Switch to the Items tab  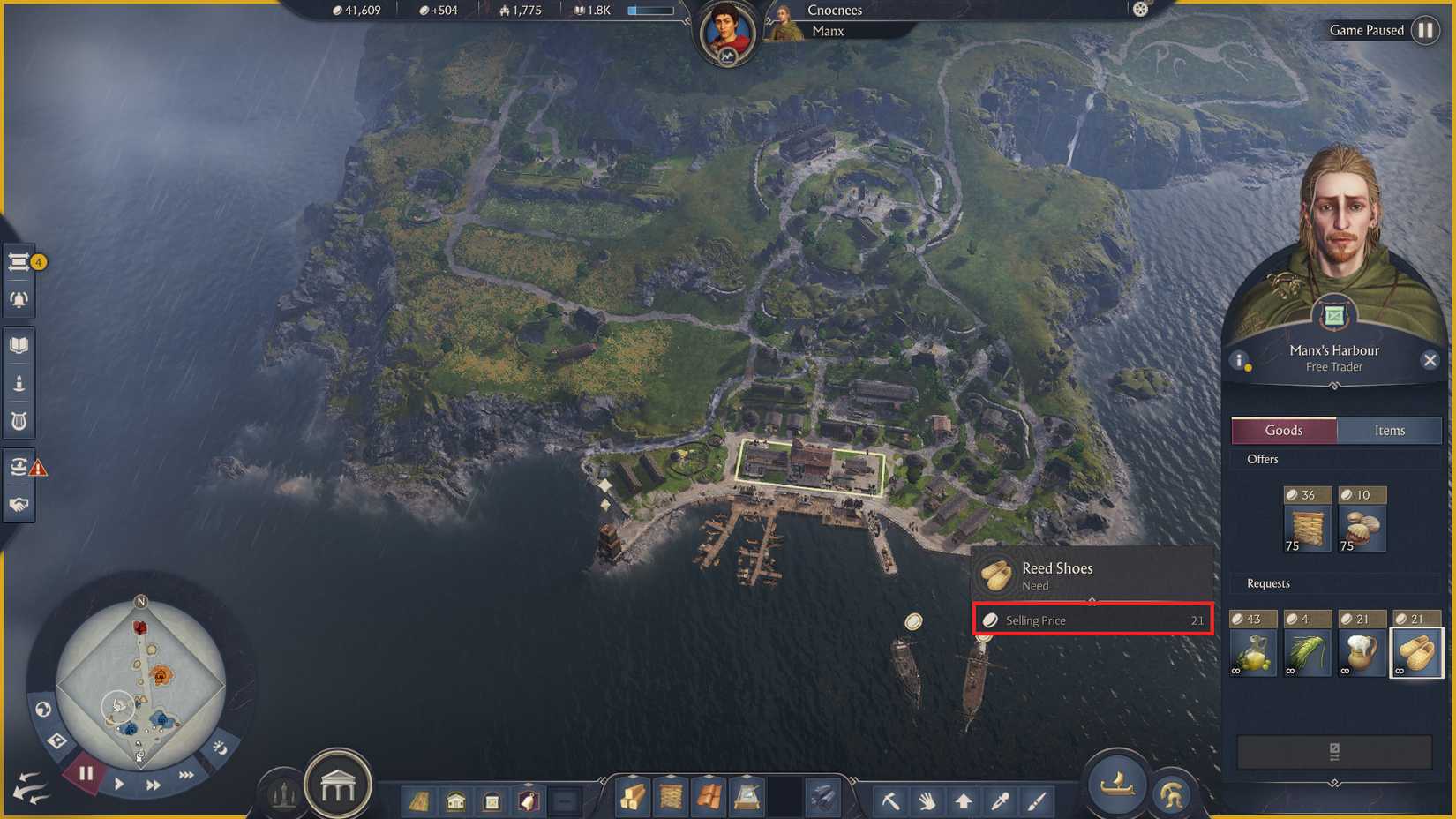[1389, 430]
